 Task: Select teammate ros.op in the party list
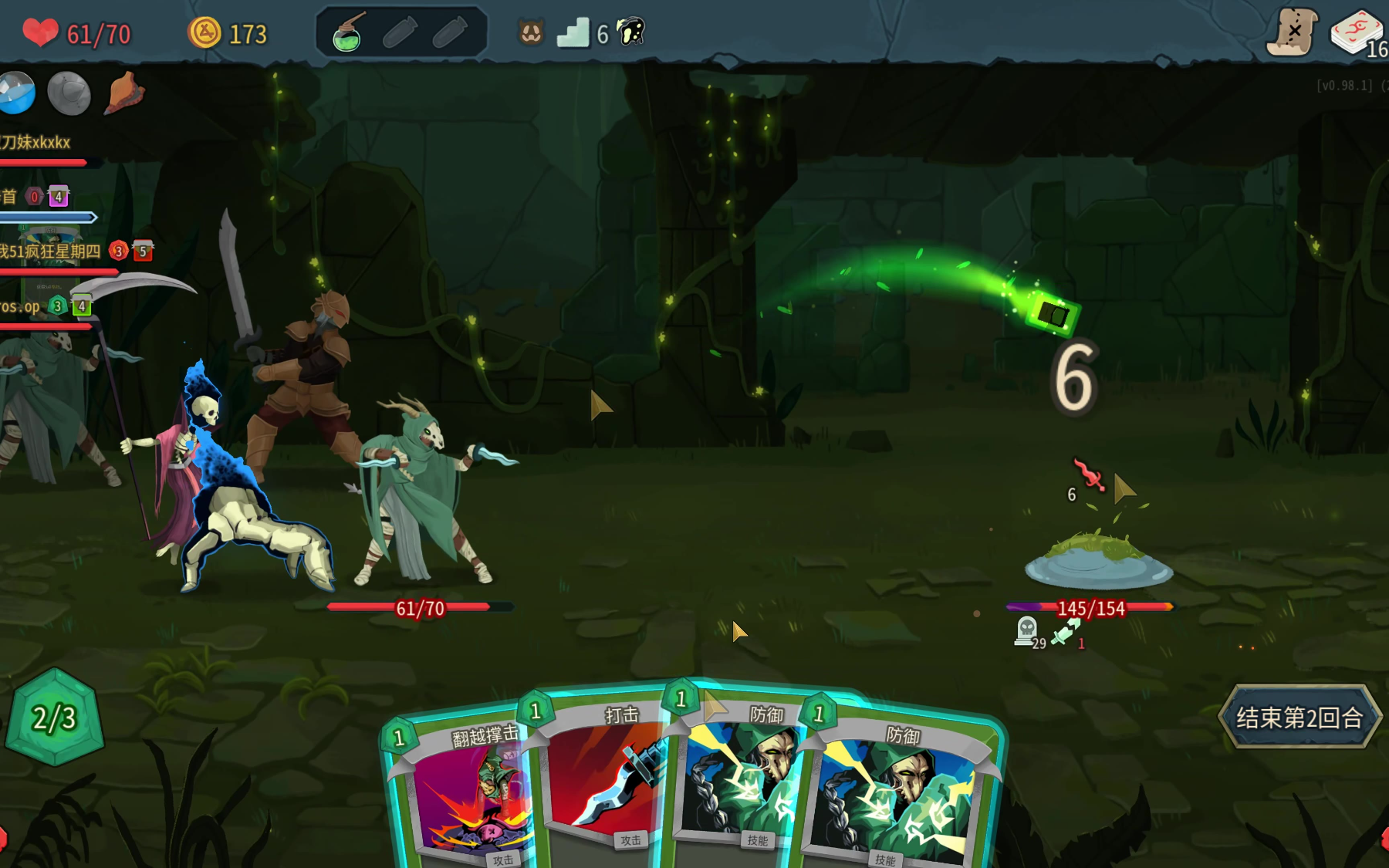pos(20,306)
